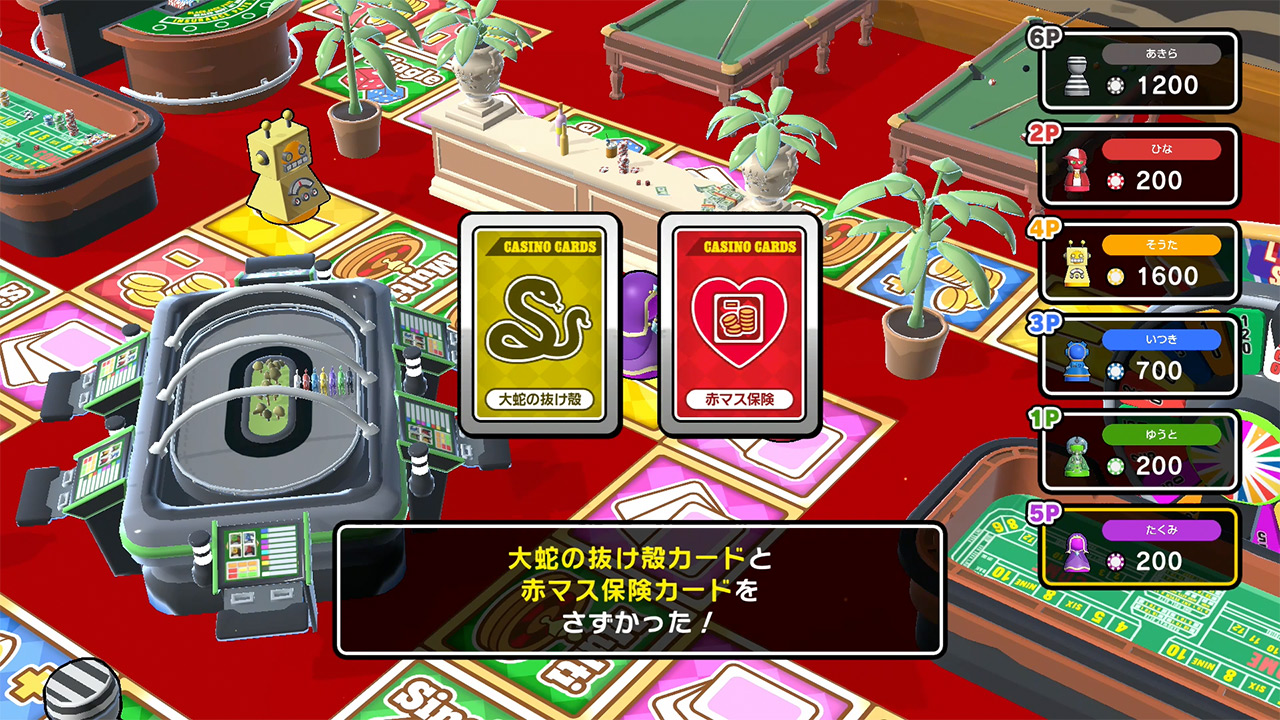
Task: Click the heart coin icon on 赤マス保険 card
Action: (742, 320)
